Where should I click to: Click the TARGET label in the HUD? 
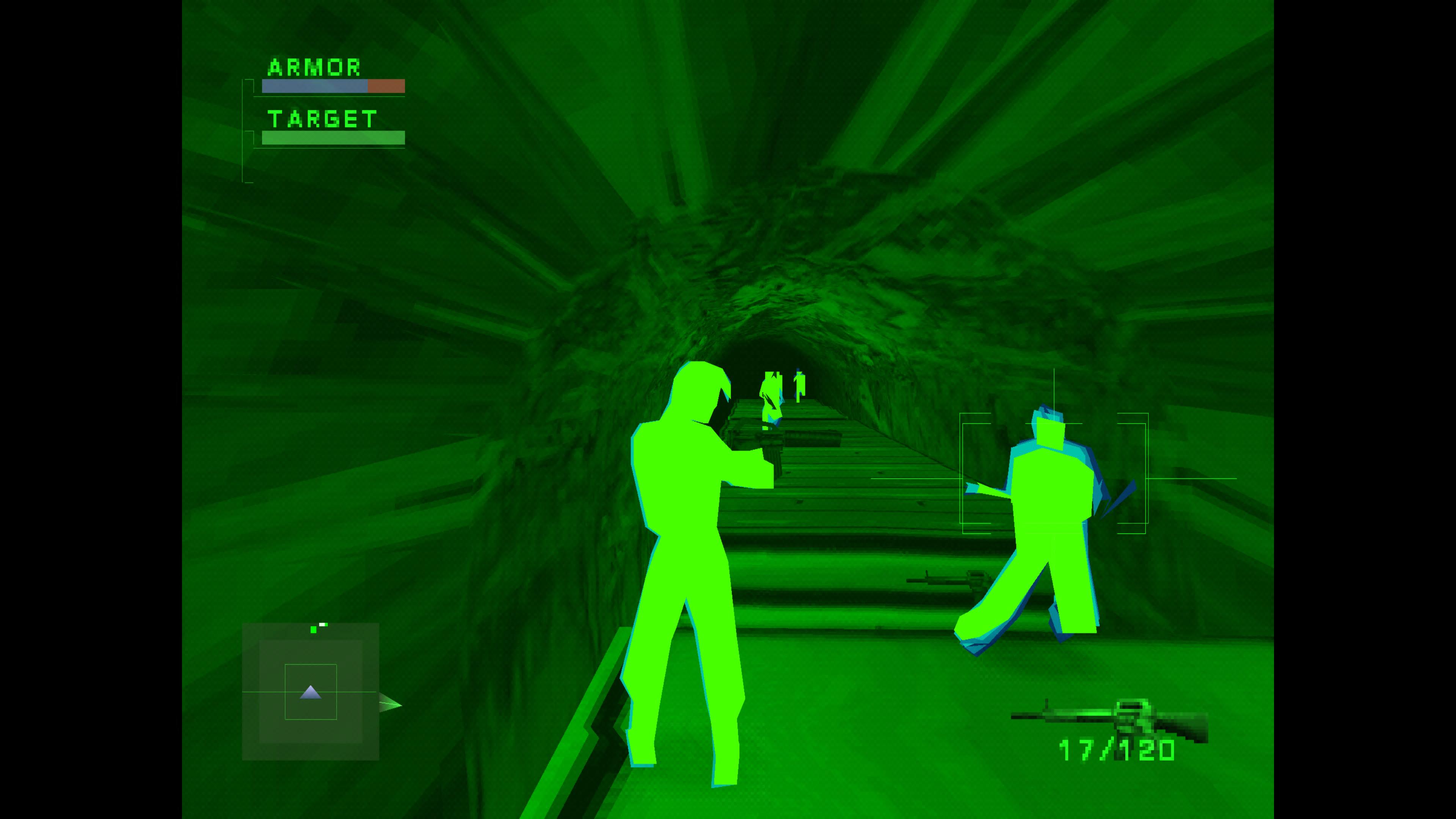point(322,119)
